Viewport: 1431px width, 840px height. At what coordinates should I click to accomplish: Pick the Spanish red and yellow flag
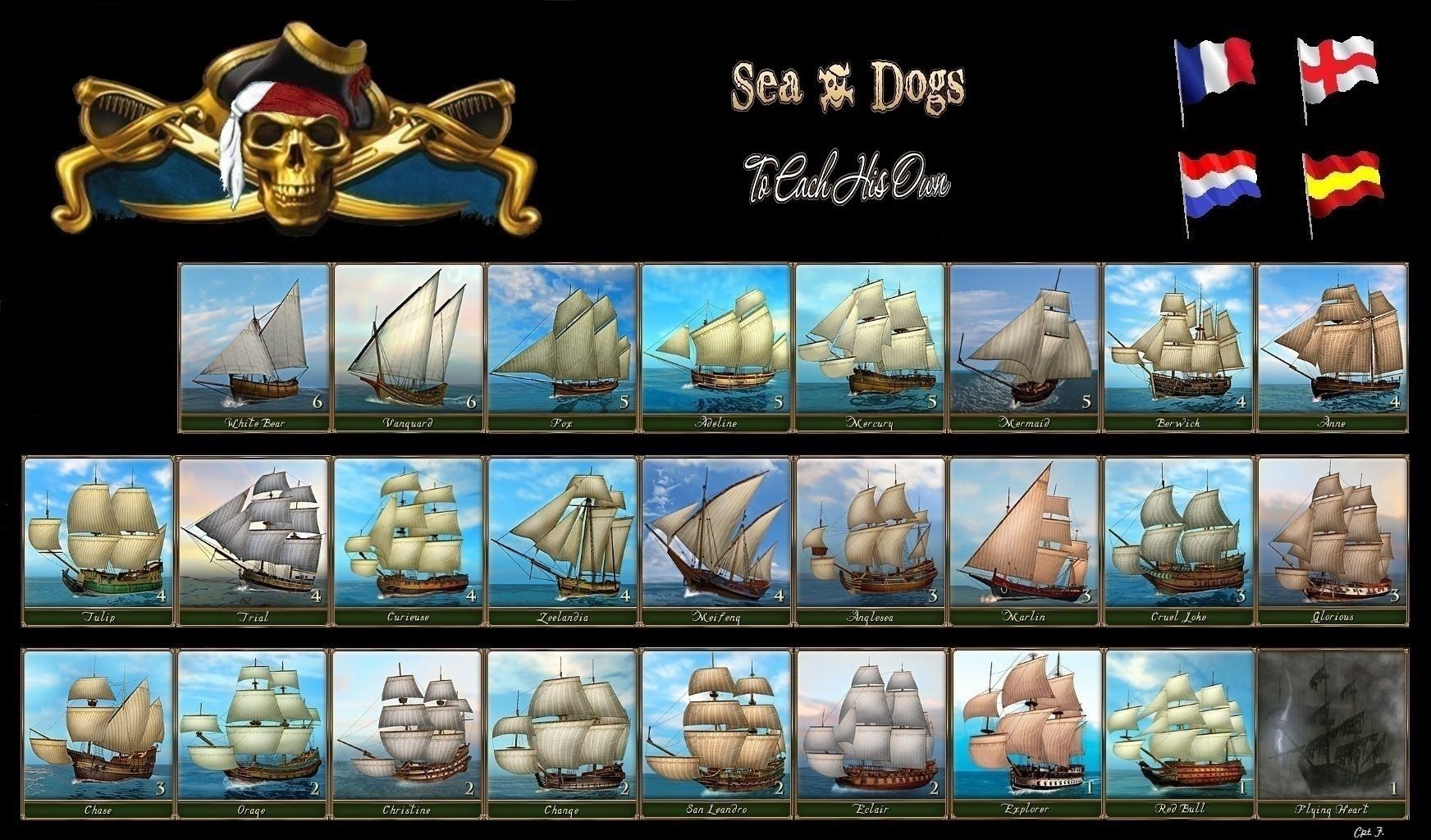(1344, 183)
